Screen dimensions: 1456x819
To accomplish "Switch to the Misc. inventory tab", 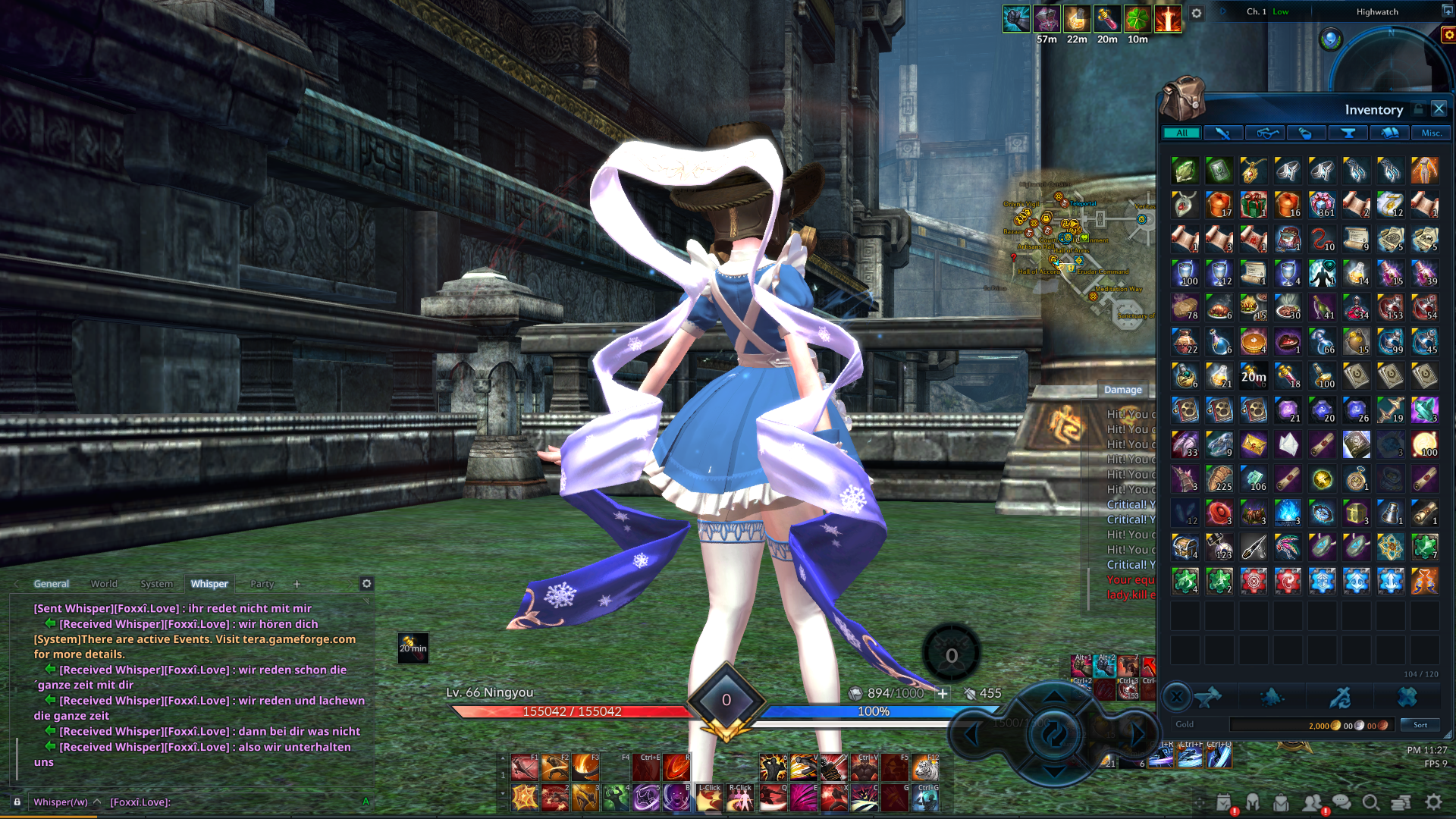I will (1431, 133).
